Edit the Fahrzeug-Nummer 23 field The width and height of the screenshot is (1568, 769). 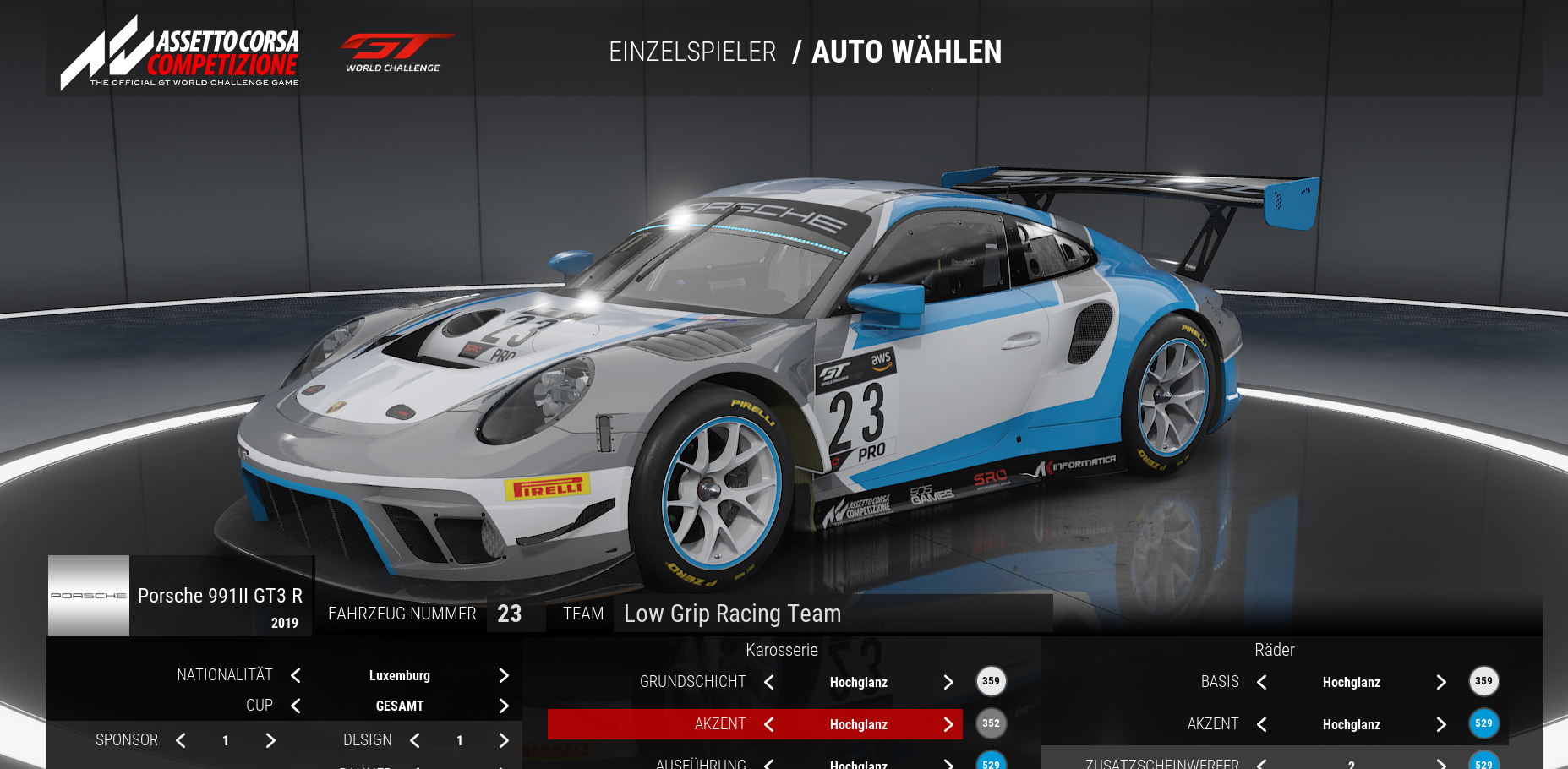(510, 614)
